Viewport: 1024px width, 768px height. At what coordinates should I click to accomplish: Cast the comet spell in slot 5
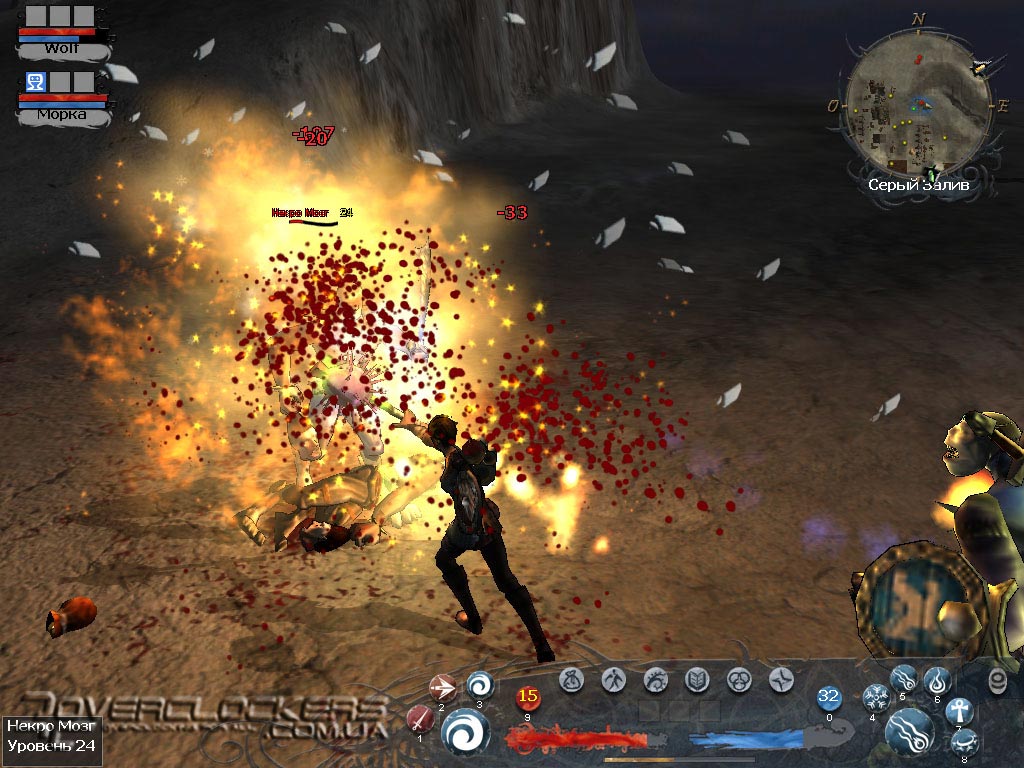pos(904,679)
